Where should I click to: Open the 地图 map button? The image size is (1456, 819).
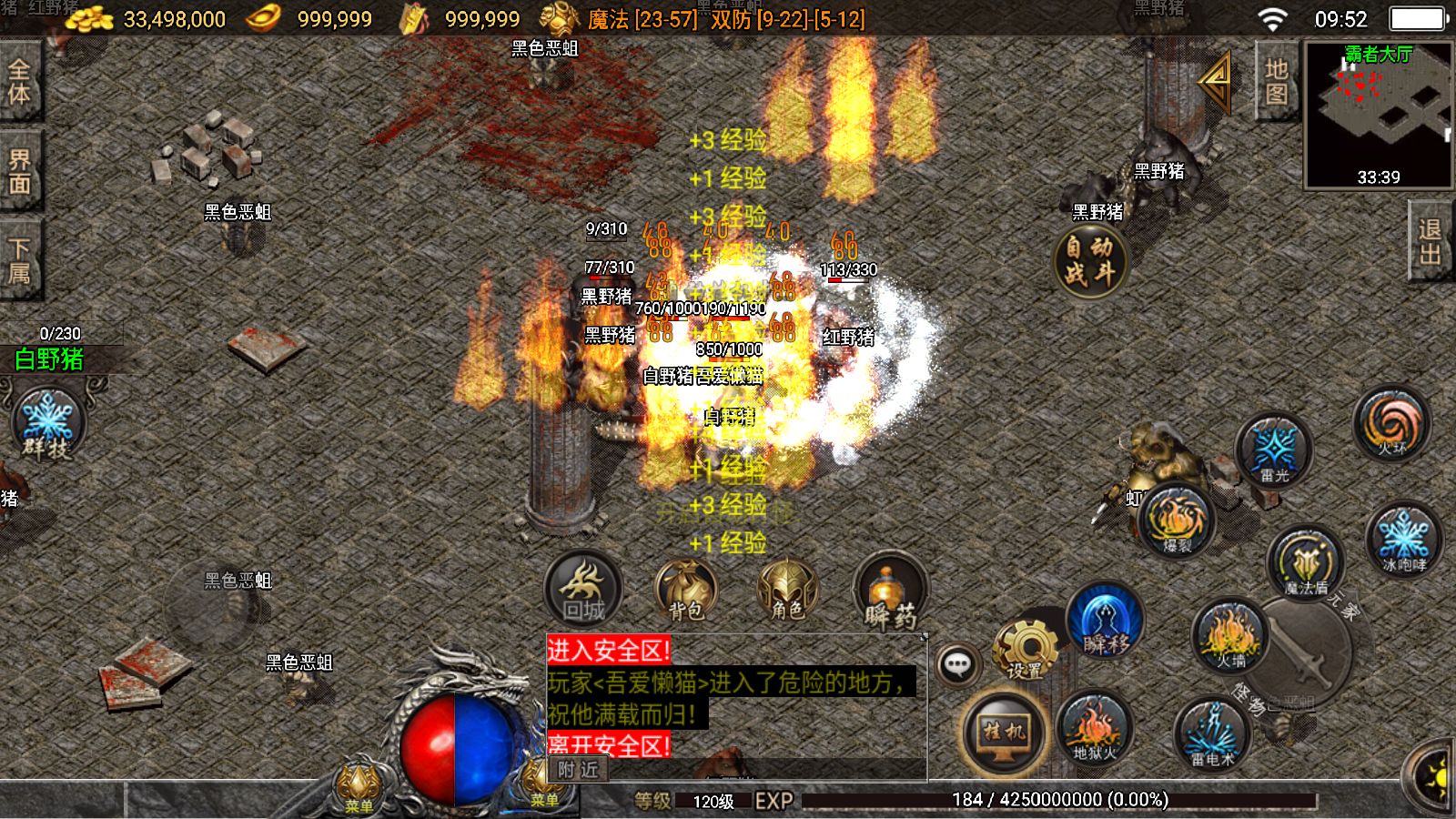point(1276,82)
